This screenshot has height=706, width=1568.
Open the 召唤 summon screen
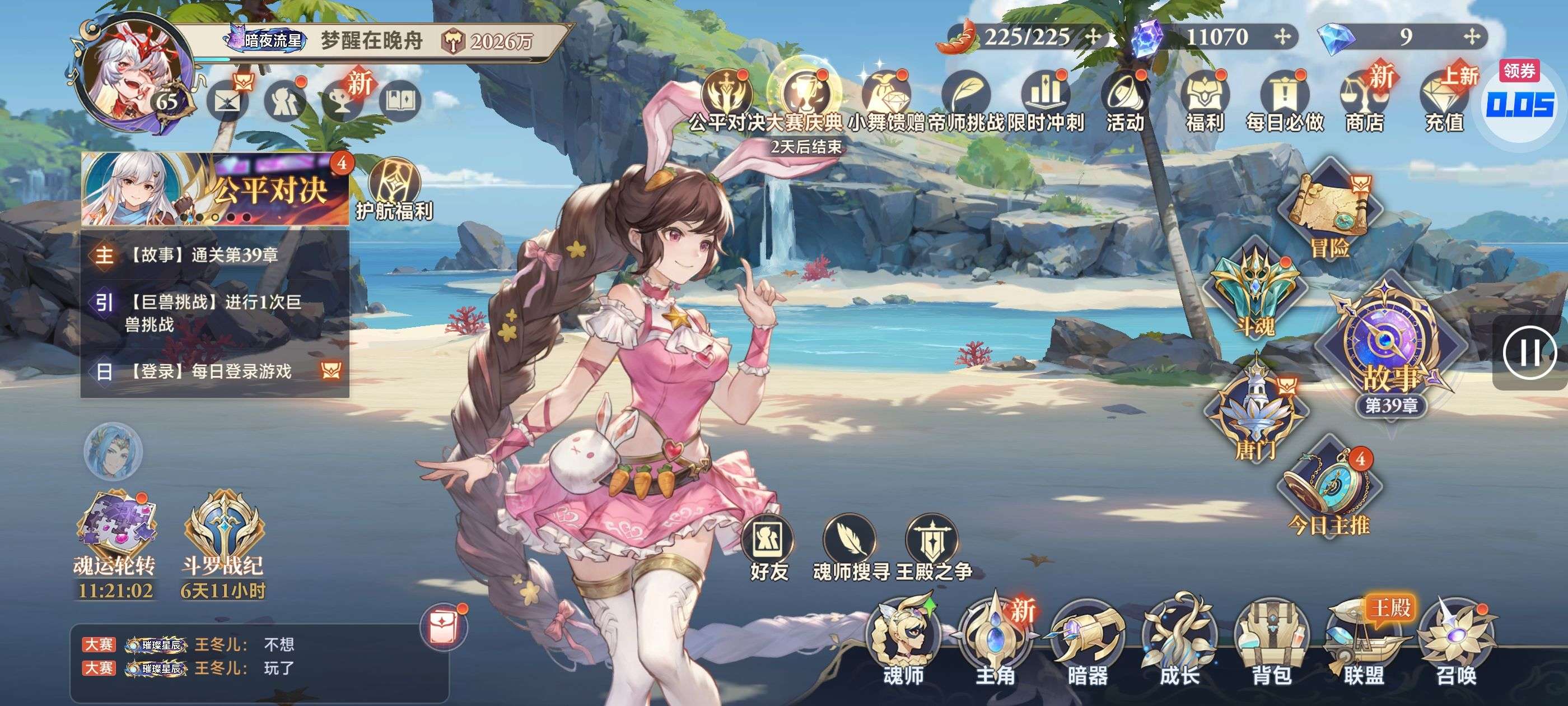1457,643
